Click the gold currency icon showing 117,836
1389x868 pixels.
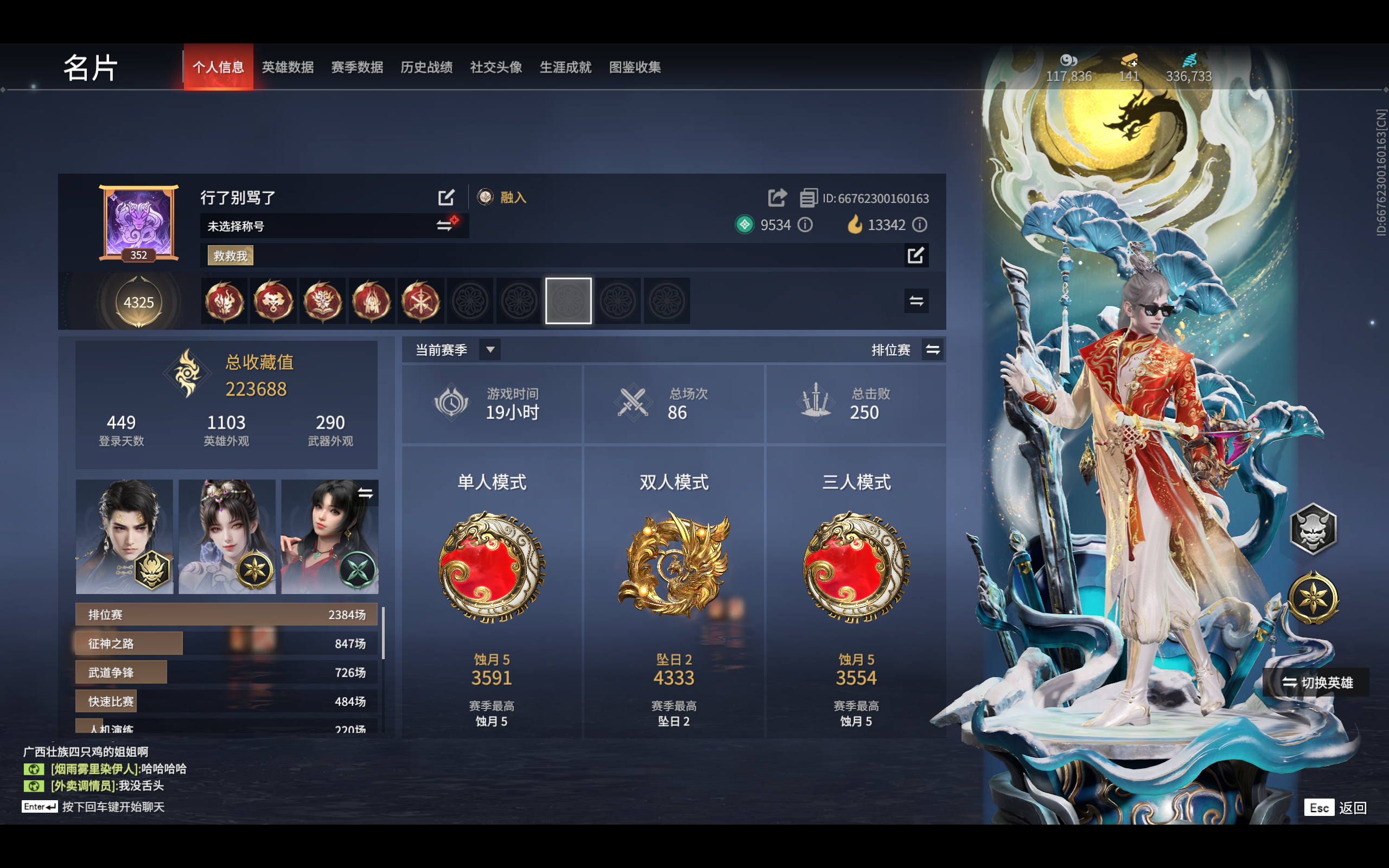coord(1069,61)
